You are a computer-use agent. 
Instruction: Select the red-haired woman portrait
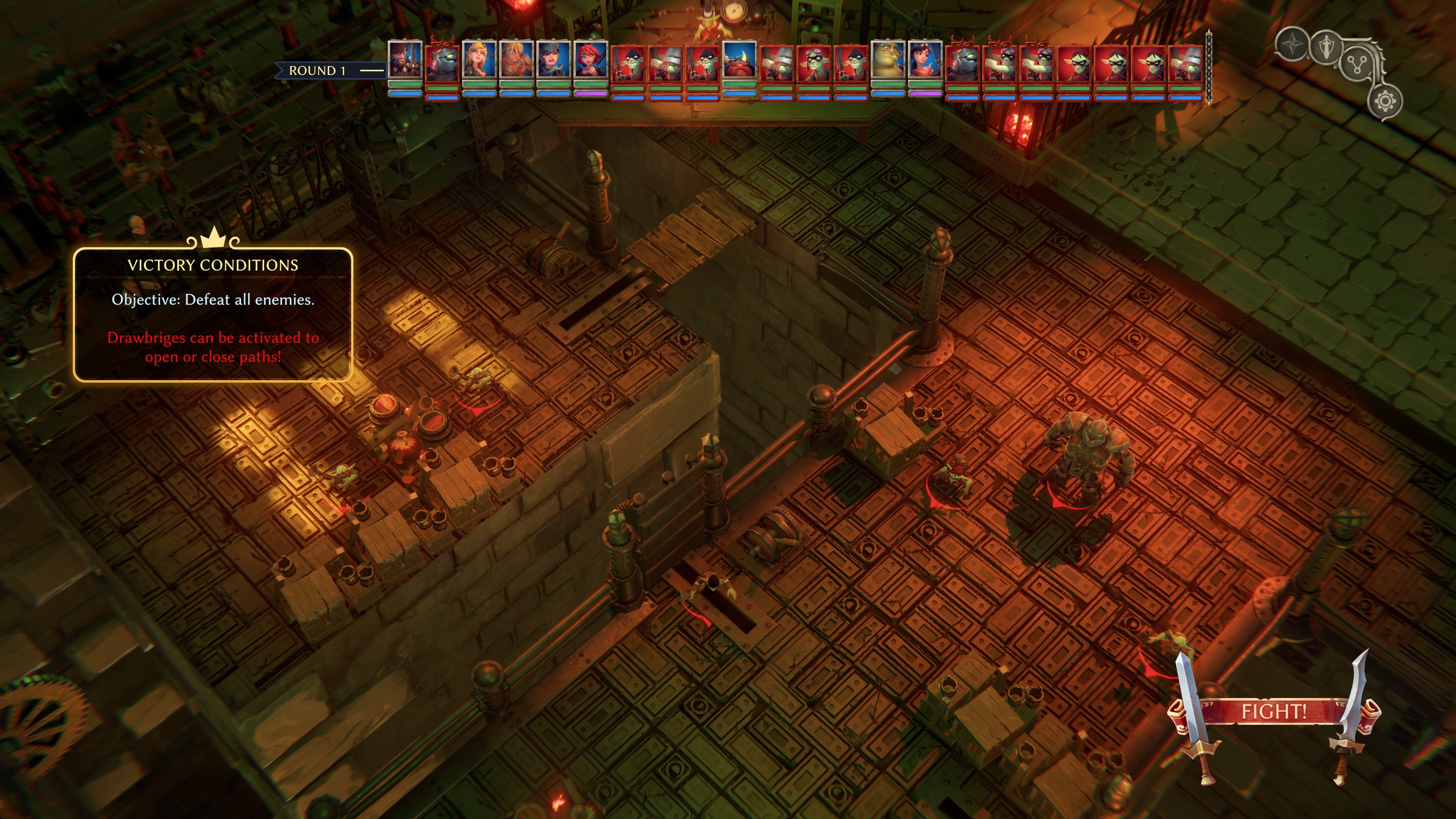point(591,60)
